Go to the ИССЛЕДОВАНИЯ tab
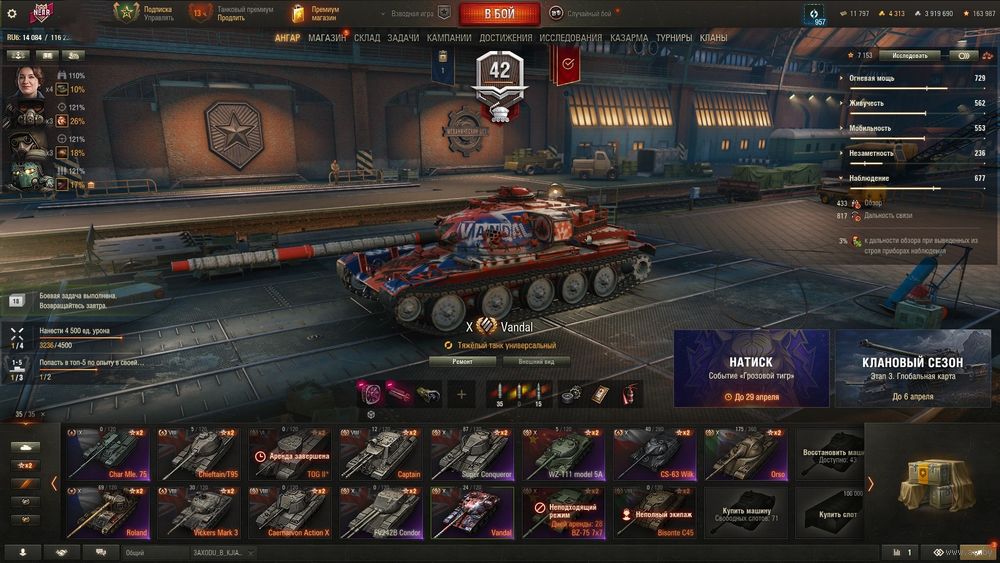The height and width of the screenshot is (563, 1000). pos(570,38)
